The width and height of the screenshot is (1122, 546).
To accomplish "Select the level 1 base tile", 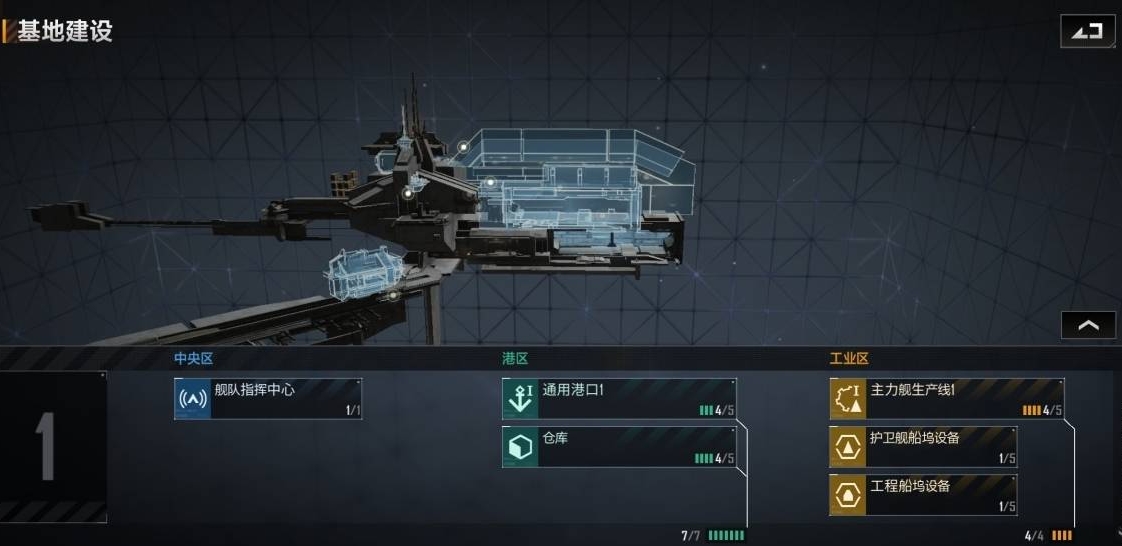I will coord(53,446).
